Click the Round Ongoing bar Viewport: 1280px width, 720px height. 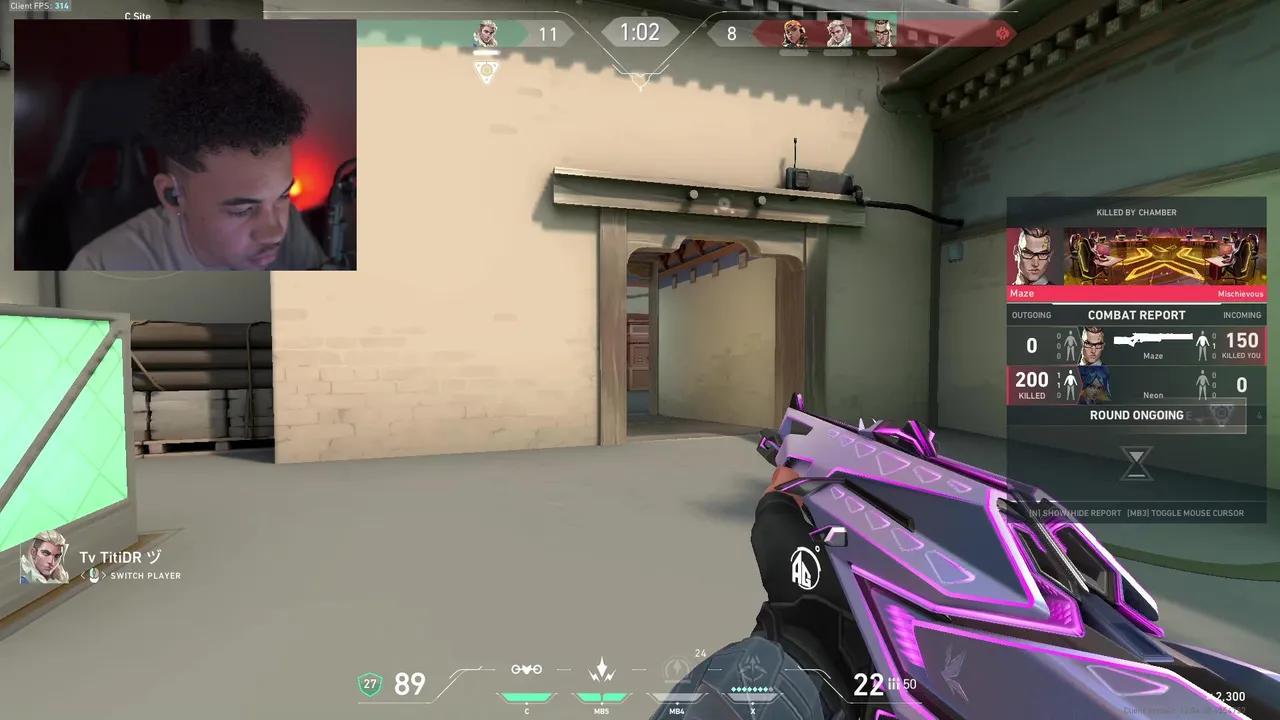[1136, 415]
